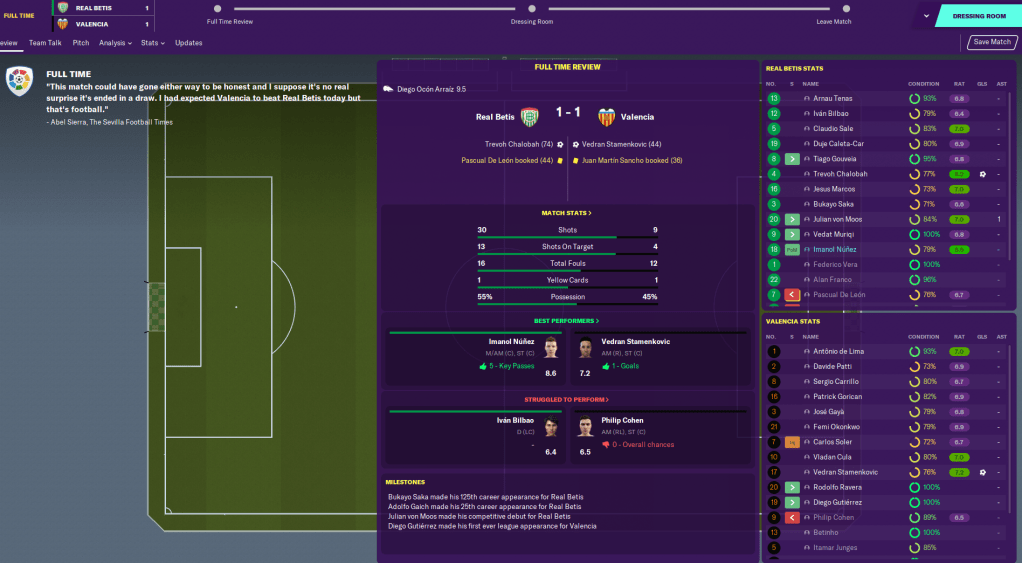This screenshot has width=1022, height=563.
Task: View the Best Performers details
Action: pyautogui.click(x=566, y=321)
